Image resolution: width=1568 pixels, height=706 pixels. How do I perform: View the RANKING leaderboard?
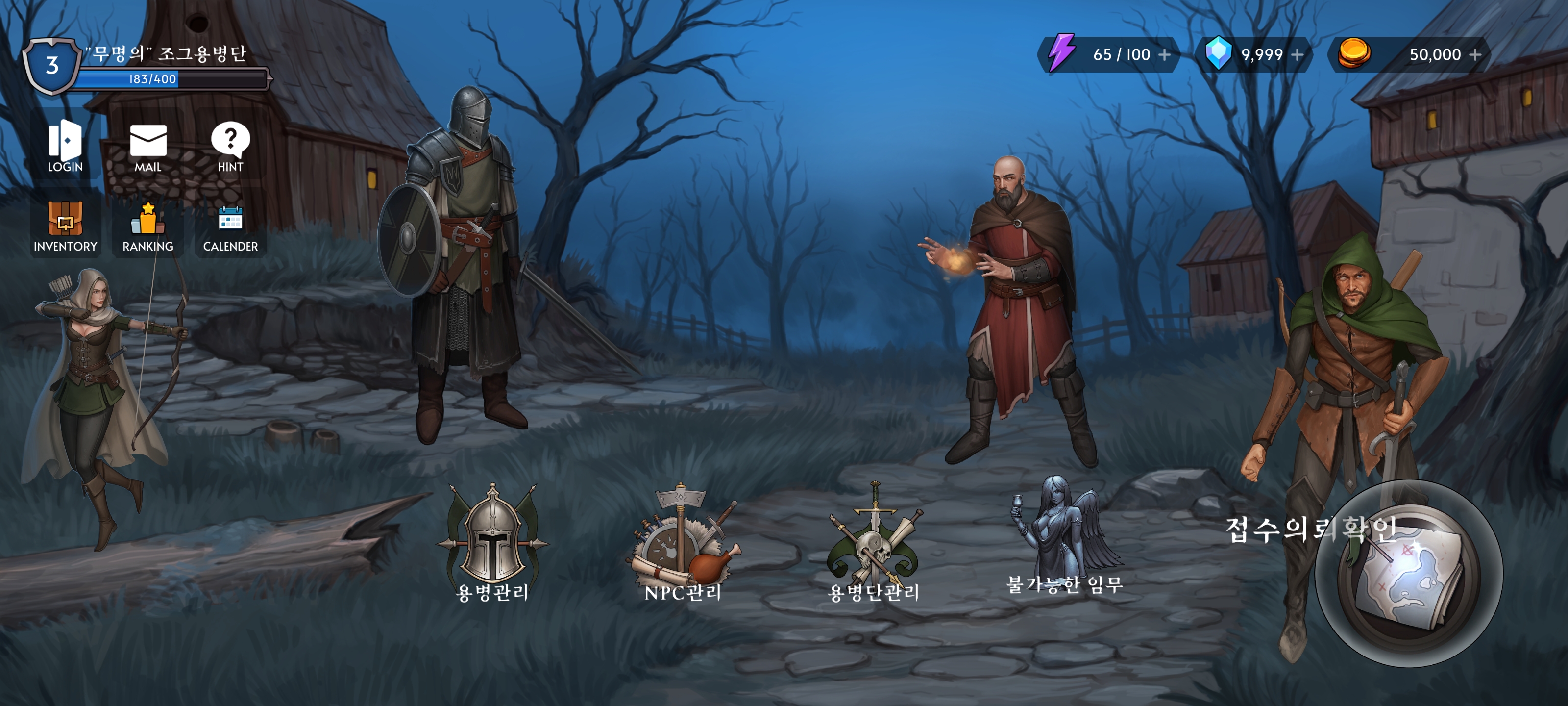[148, 226]
